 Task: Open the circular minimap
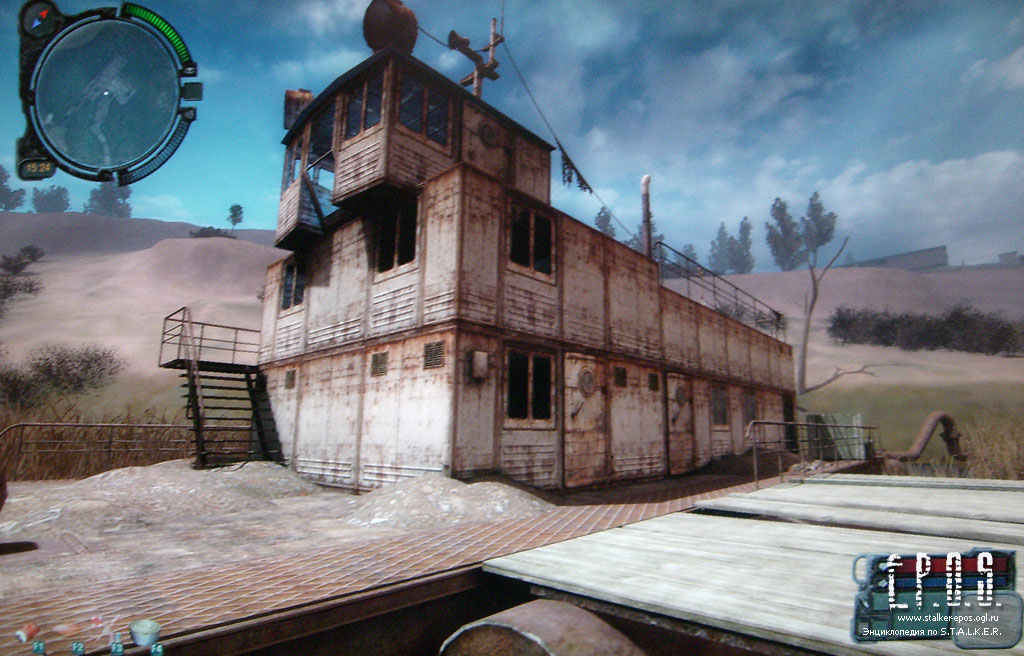[x=105, y=95]
